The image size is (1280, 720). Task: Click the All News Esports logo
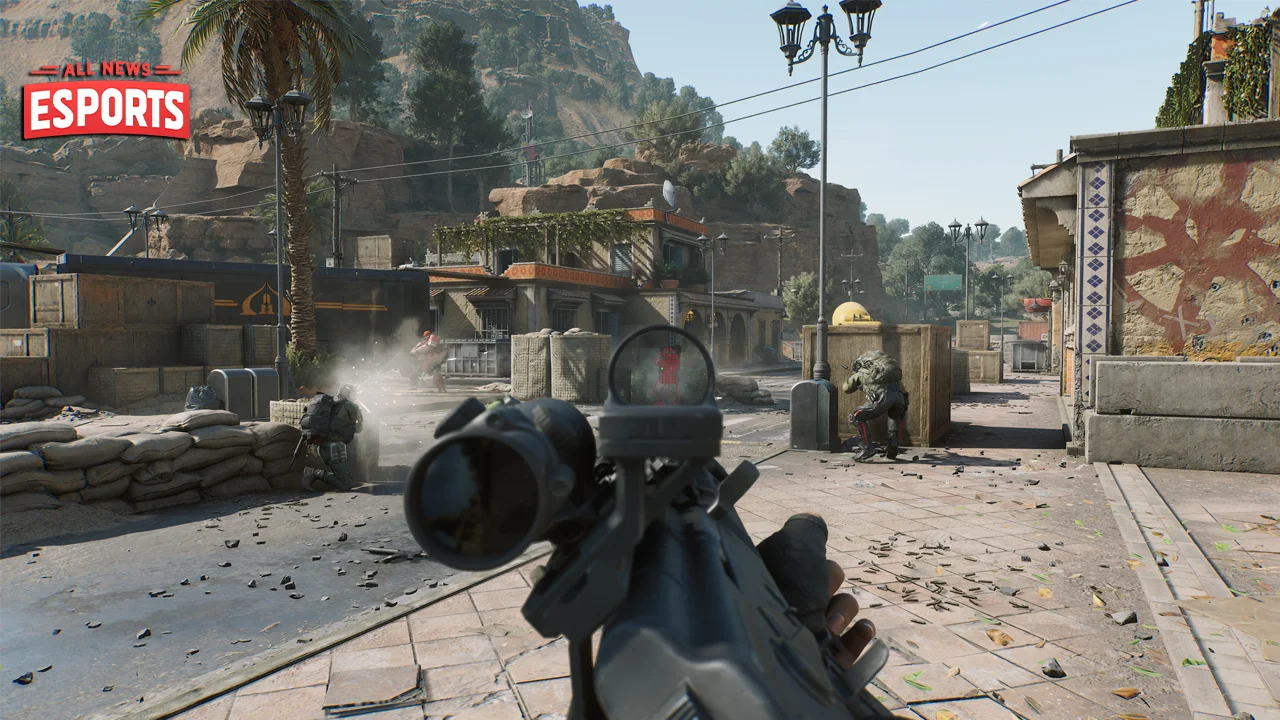pos(106,102)
